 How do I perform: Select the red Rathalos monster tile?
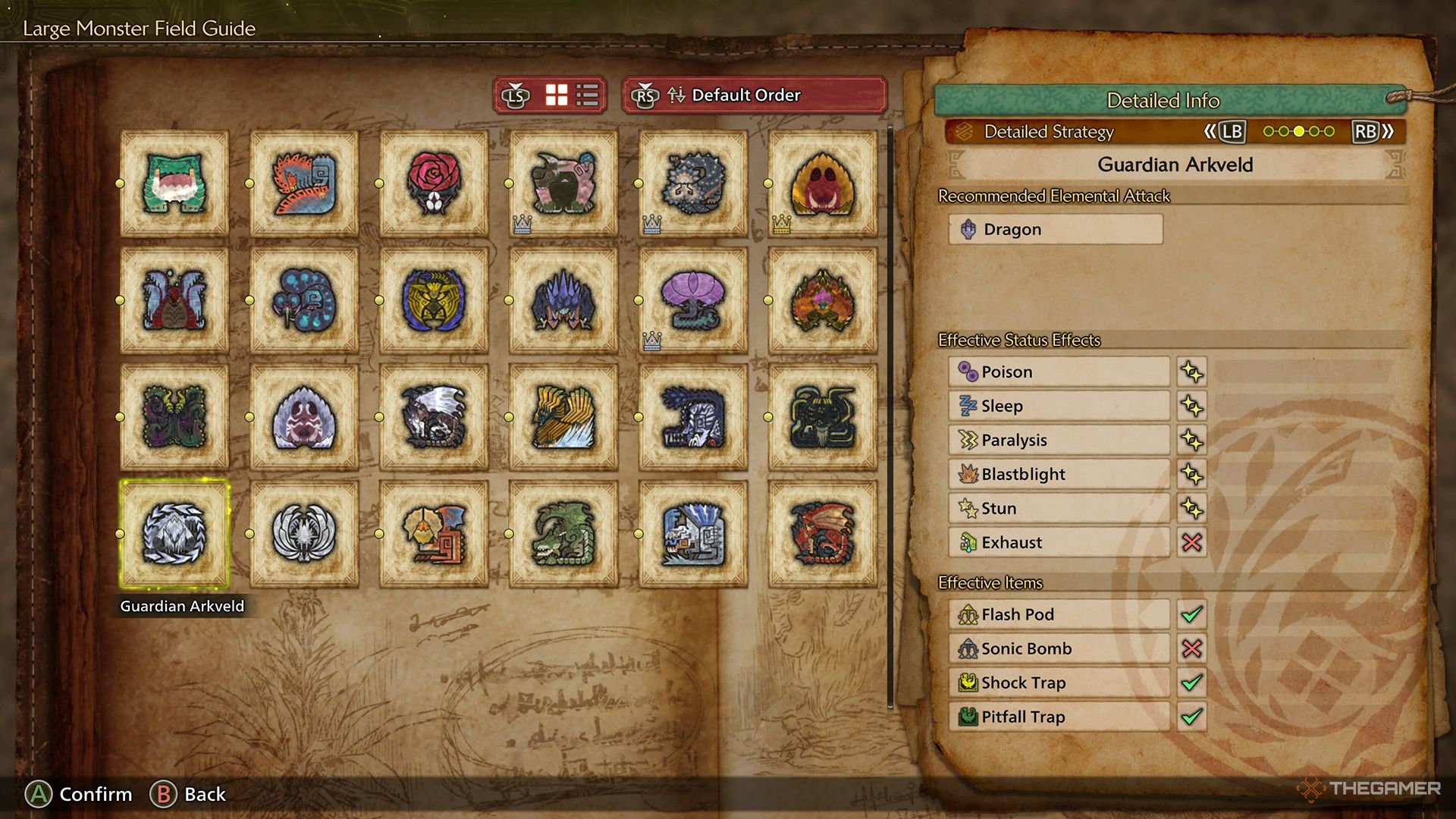click(x=823, y=534)
